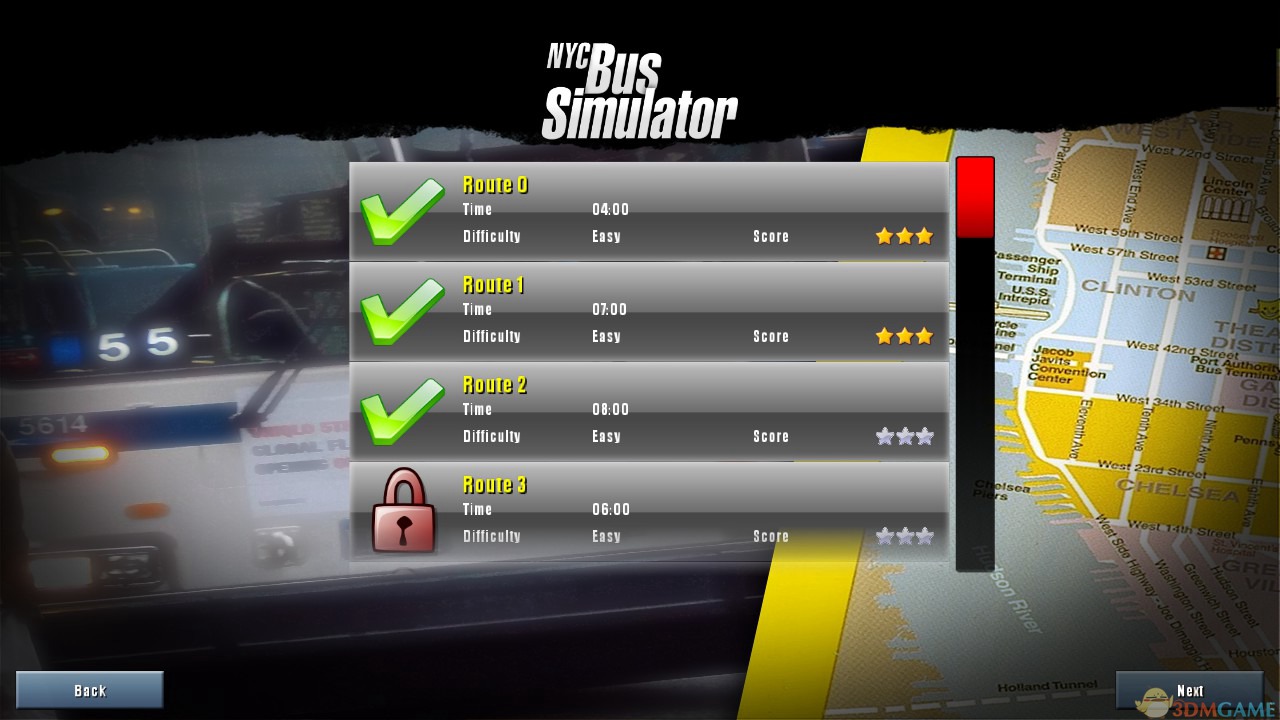Click the 08:00 time value for Route 2
1280x720 pixels.
pyautogui.click(x=612, y=409)
